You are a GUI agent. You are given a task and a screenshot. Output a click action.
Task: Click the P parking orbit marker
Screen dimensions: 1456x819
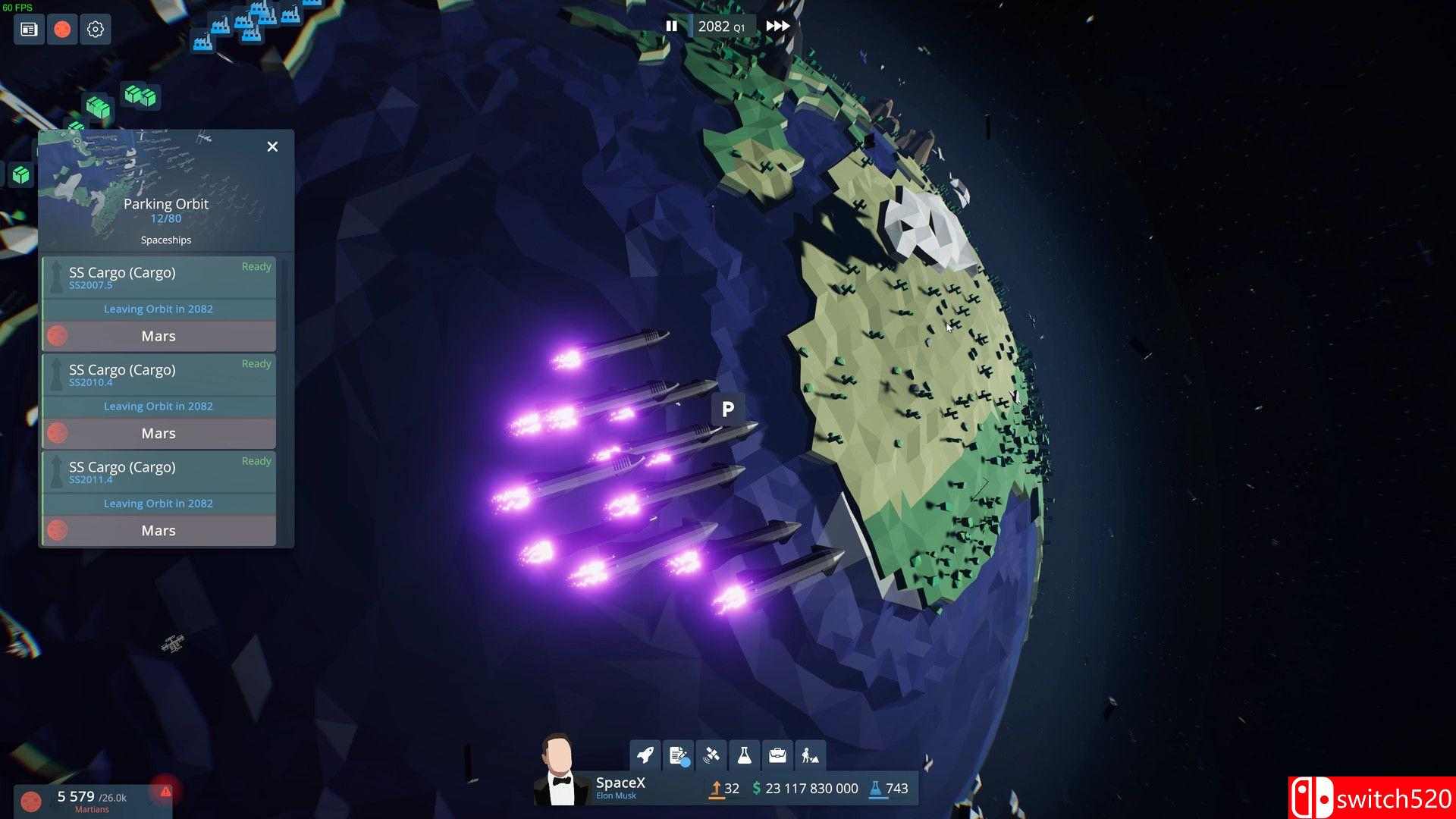point(728,408)
